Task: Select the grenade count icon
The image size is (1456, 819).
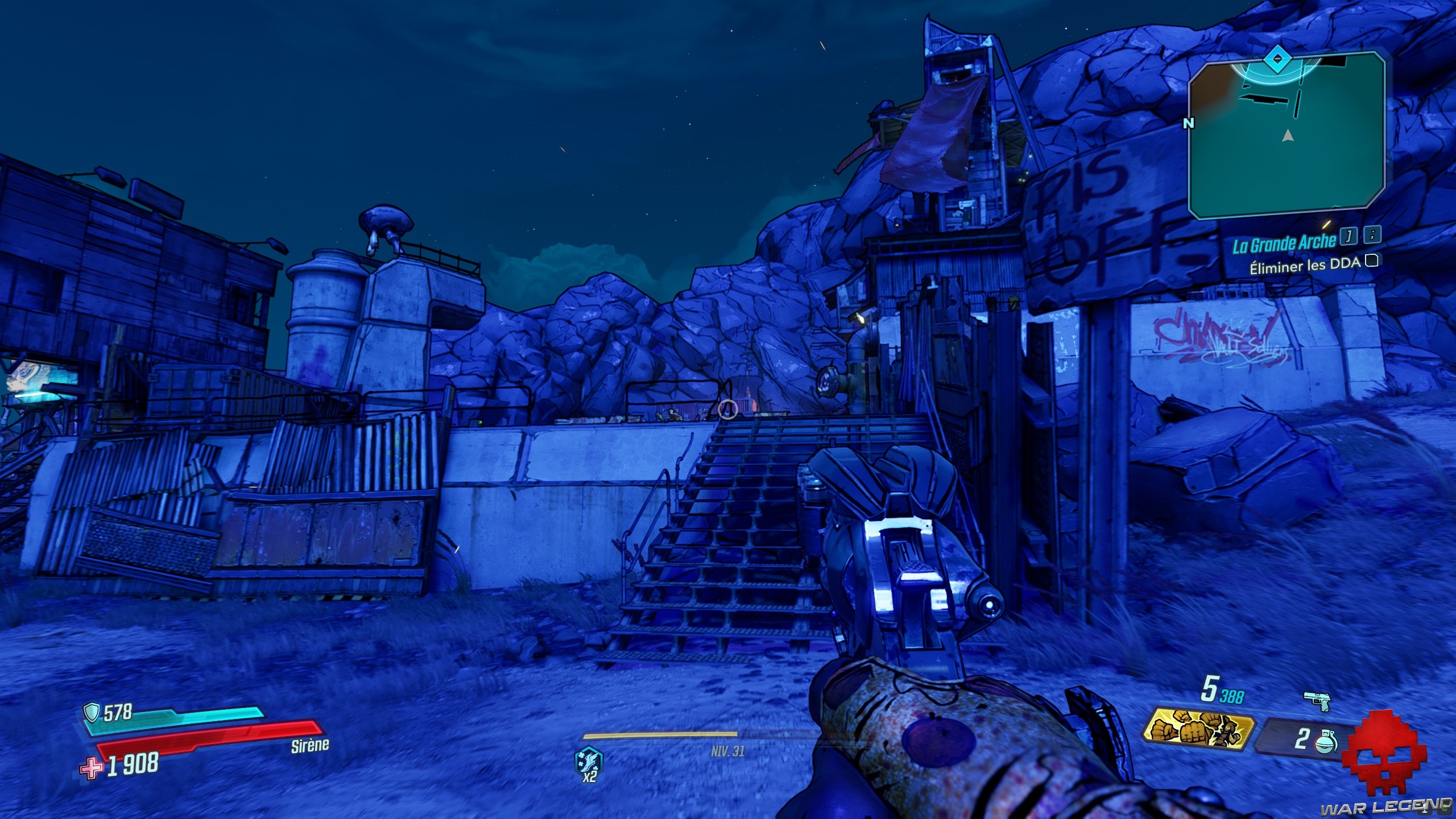Action: [1326, 741]
